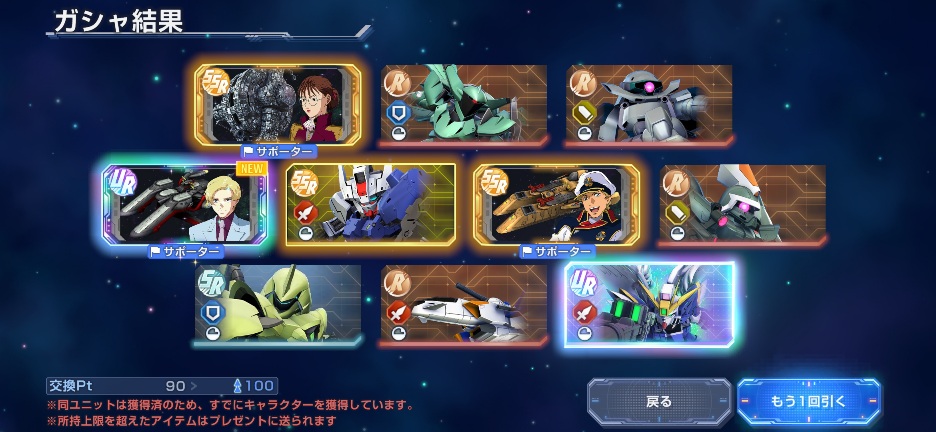Select the SSR white and blue Gundam card
Viewport: 936px width, 432px height.
pos(370,204)
